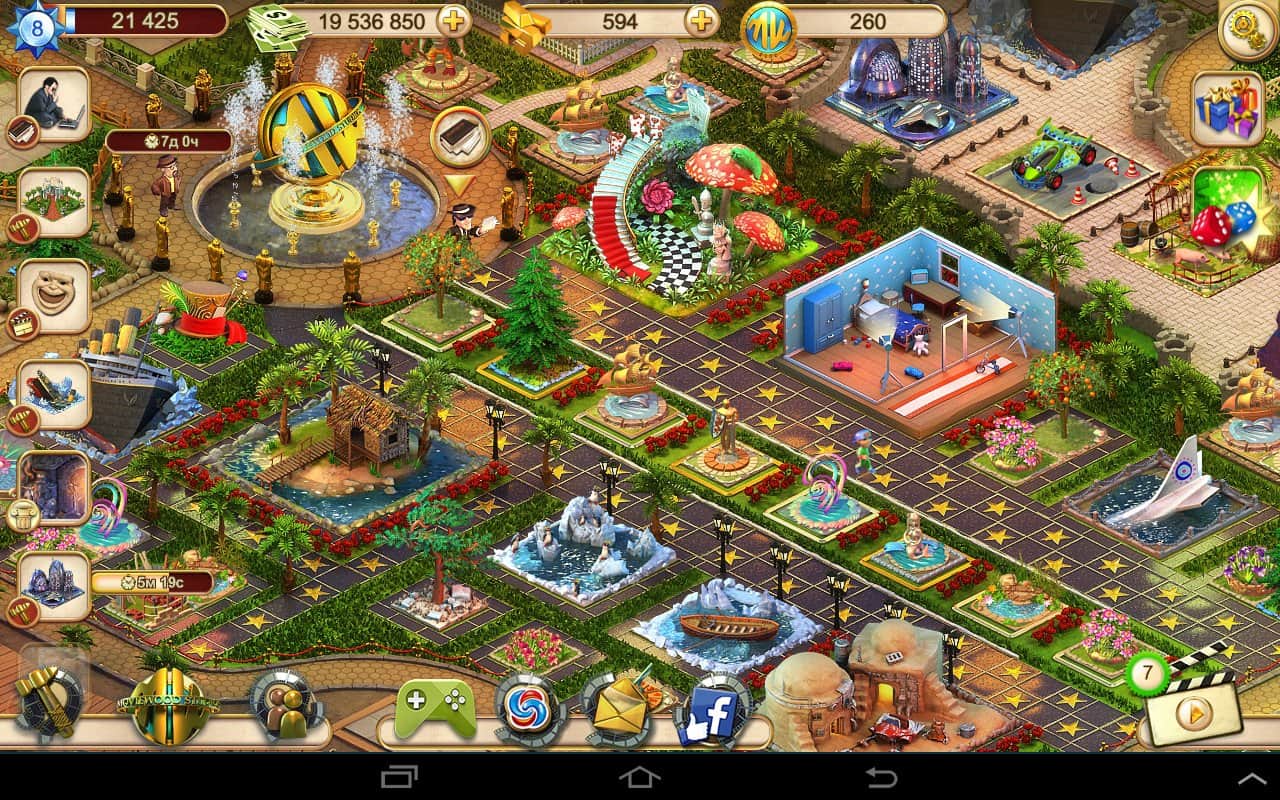
Task: Launch Google Play Games
Action: 432,700
